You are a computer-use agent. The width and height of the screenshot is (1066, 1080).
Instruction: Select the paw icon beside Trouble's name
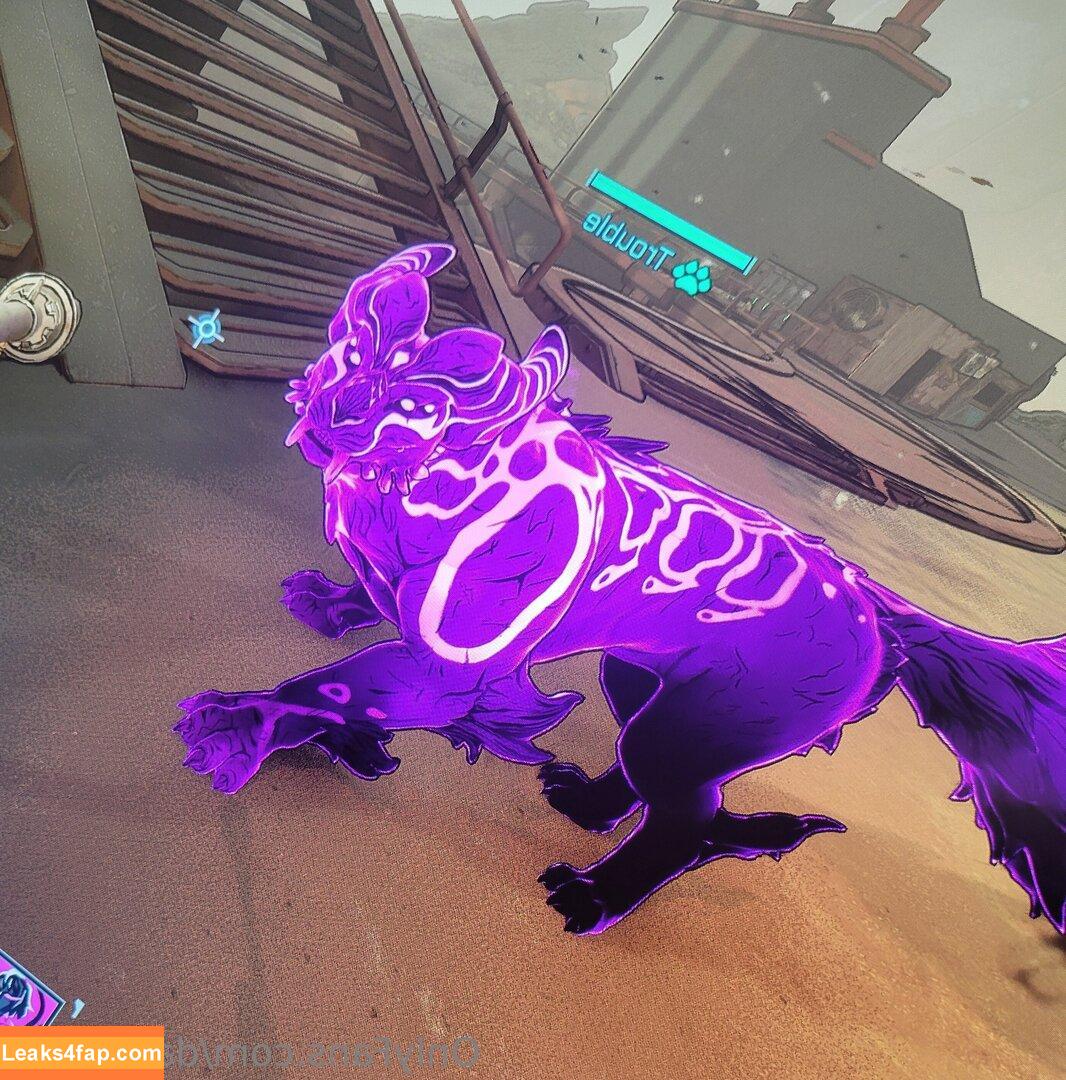point(691,278)
